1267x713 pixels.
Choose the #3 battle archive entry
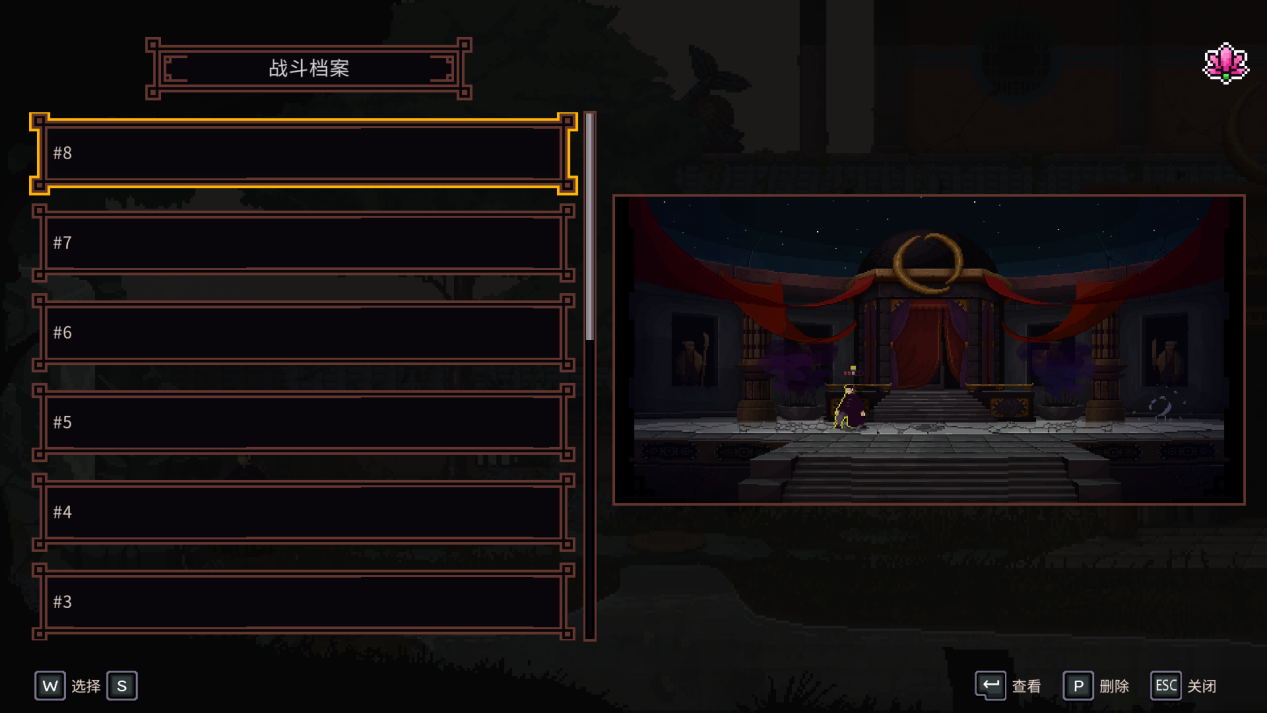[x=303, y=601]
